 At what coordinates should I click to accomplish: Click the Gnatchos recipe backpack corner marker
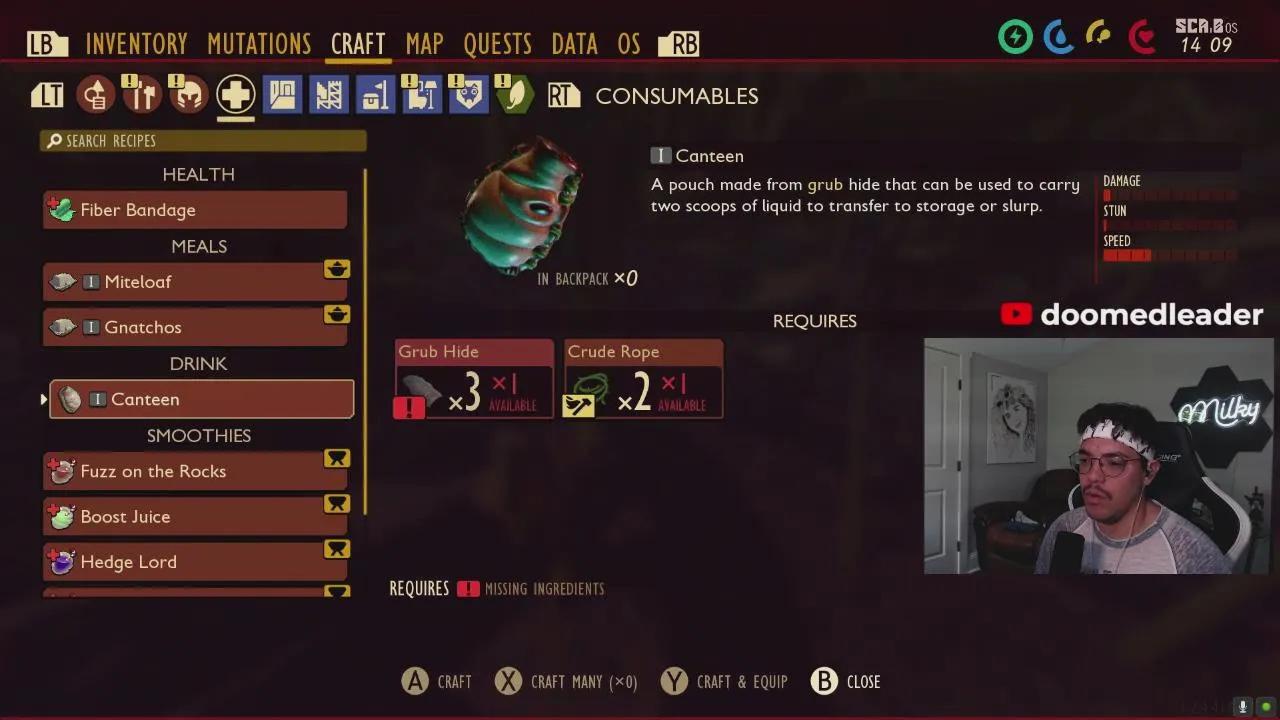tap(337, 314)
